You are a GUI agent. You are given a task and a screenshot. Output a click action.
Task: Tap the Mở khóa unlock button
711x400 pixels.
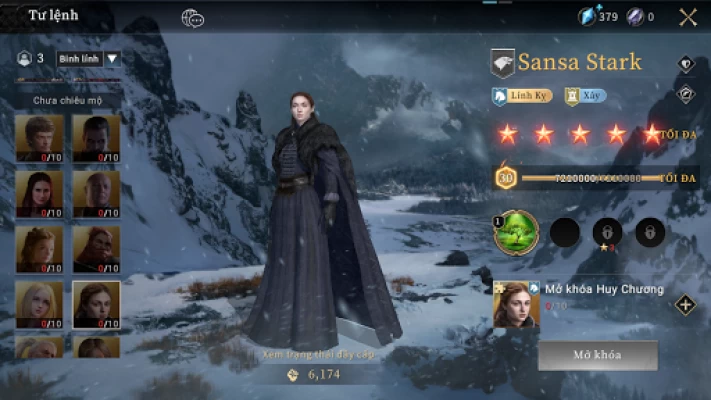[597, 356]
